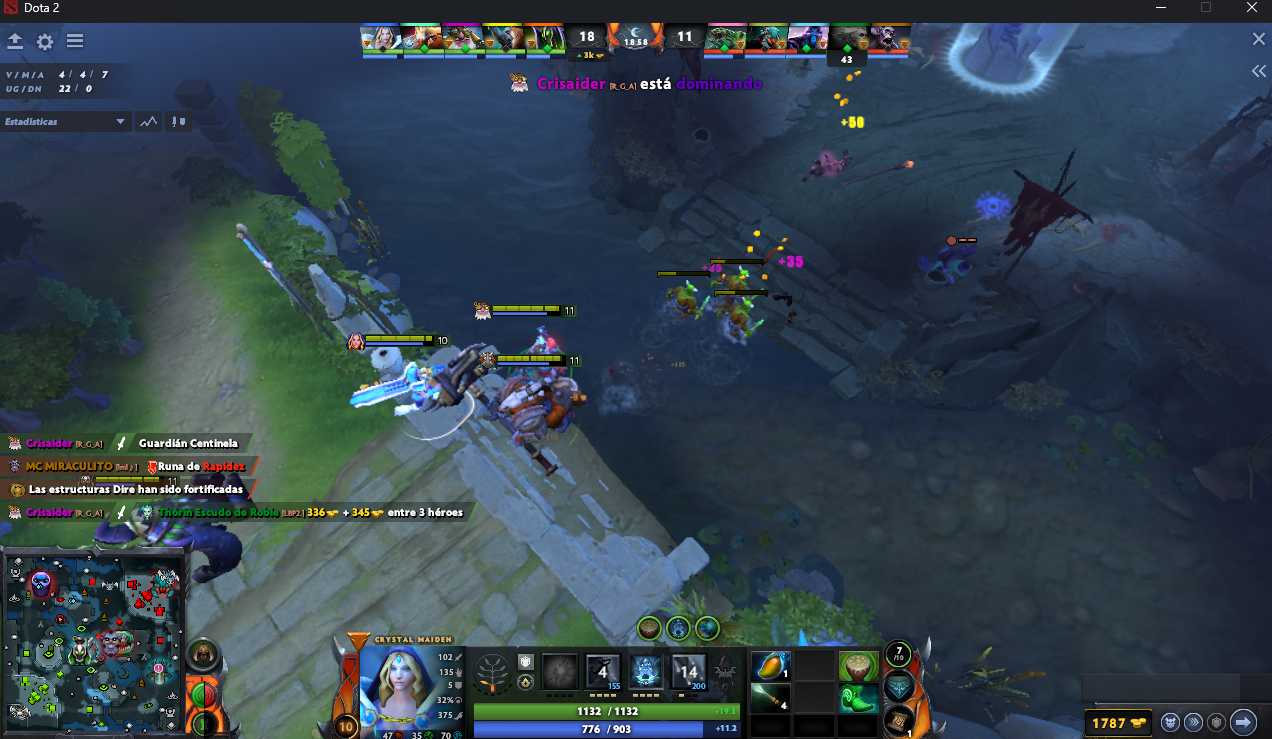Open the settings gear menu
The height and width of the screenshot is (739, 1272).
click(x=45, y=42)
